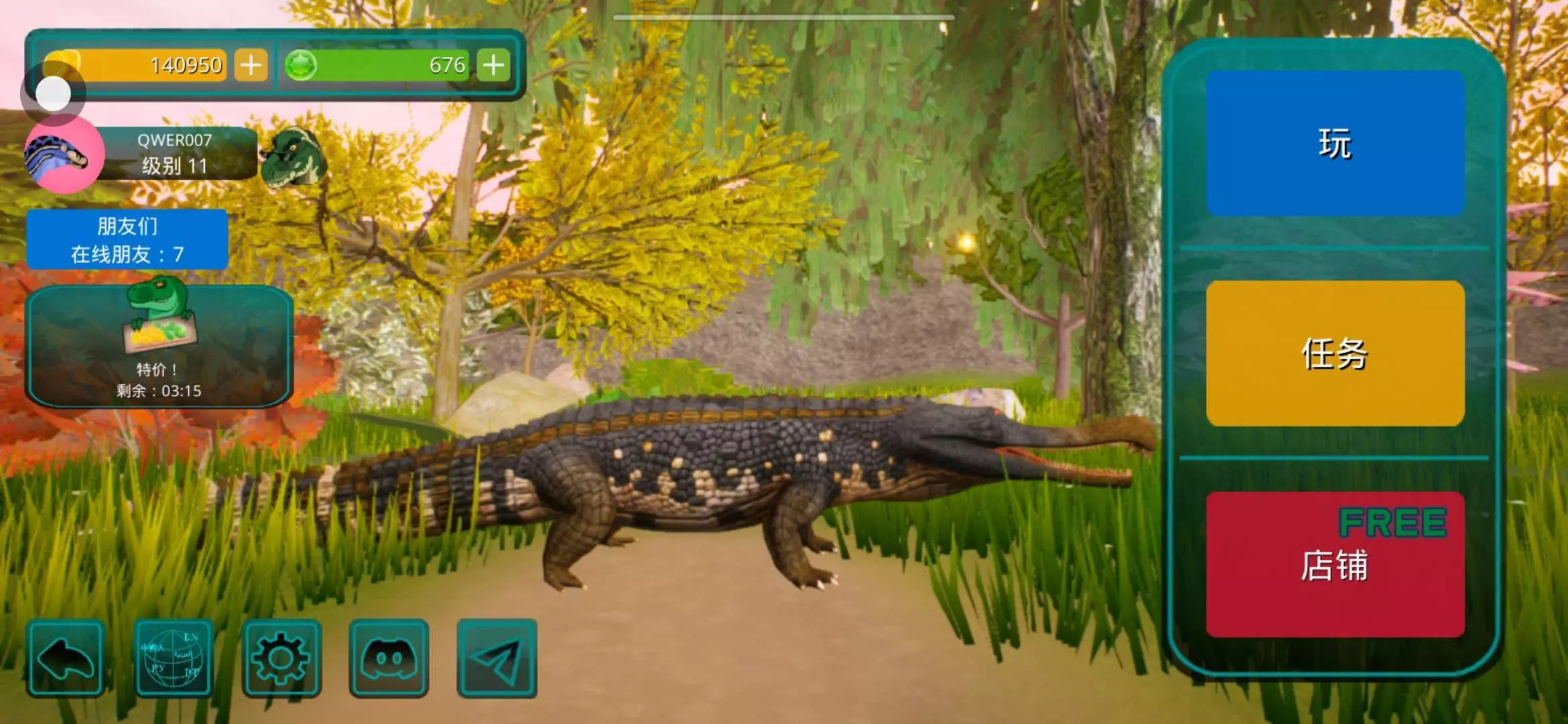Viewport: 1568px width, 724px height.
Task: Open the 朋友们 friends list
Action: pyautogui.click(x=127, y=239)
